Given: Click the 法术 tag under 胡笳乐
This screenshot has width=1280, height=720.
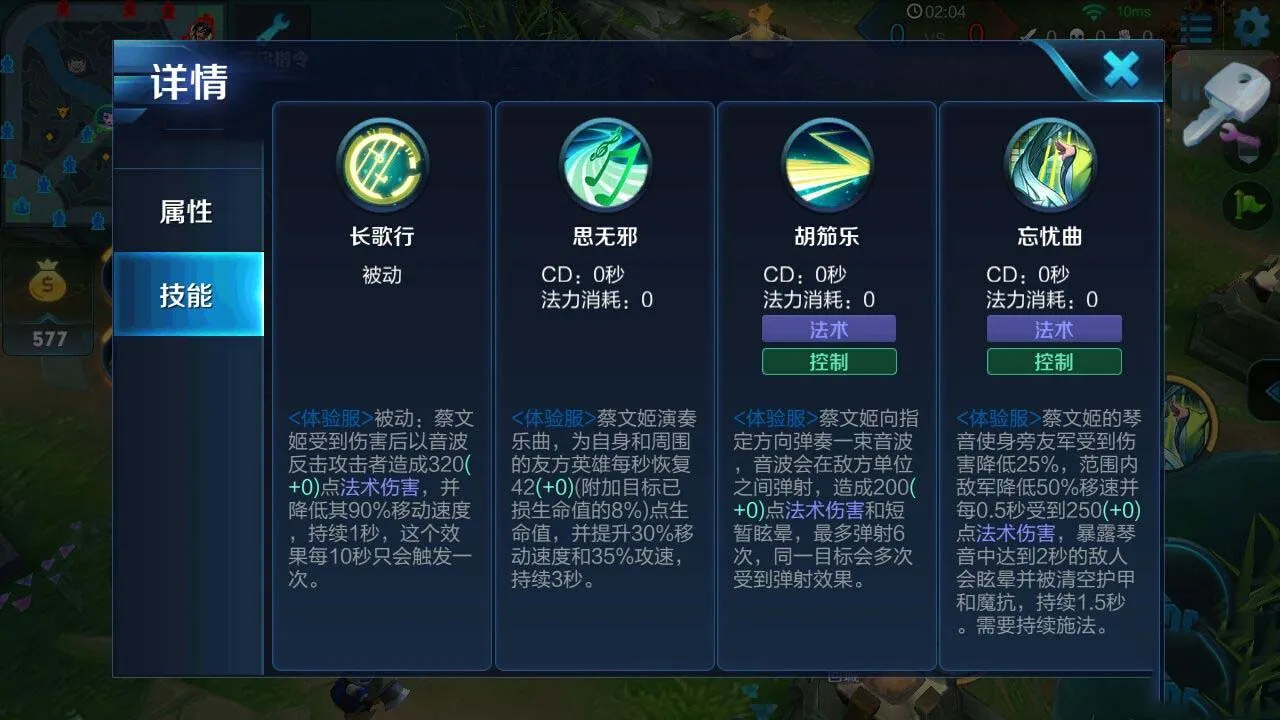Looking at the screenshot, I should pyautogui.click(x=829, y=328).
